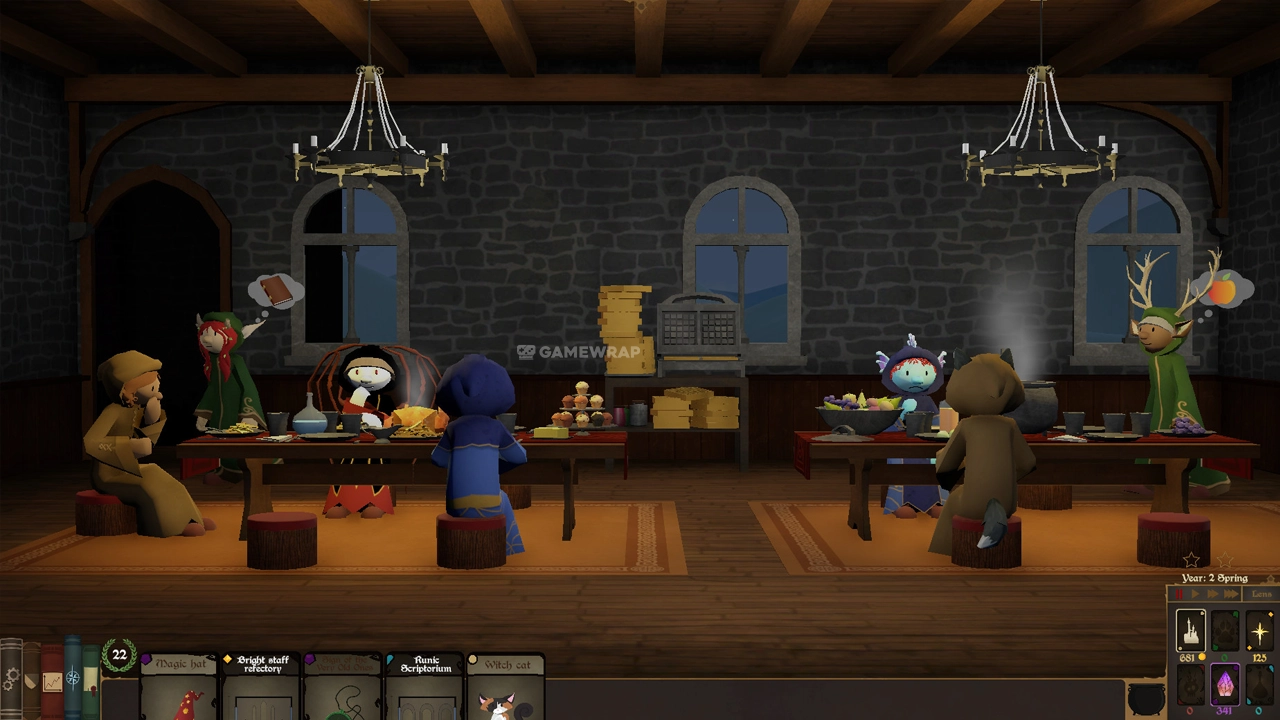The image size is (1280, 720).
Task: Open the brown shield book
Action: pyautogui.click(x=30, y=680)
